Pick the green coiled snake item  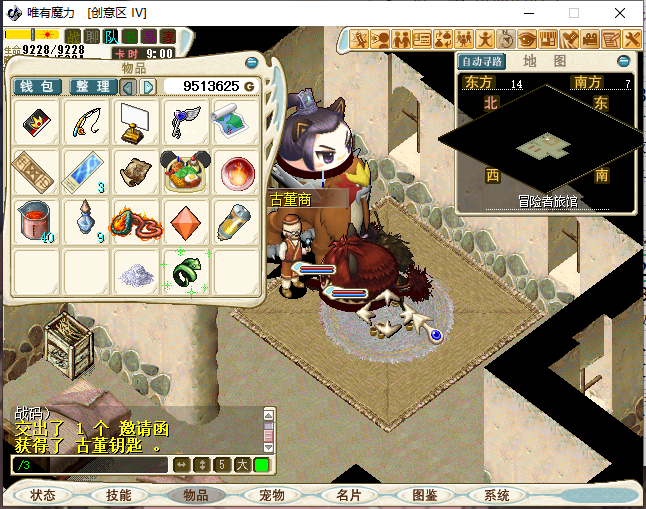click(x=188, y=270)
